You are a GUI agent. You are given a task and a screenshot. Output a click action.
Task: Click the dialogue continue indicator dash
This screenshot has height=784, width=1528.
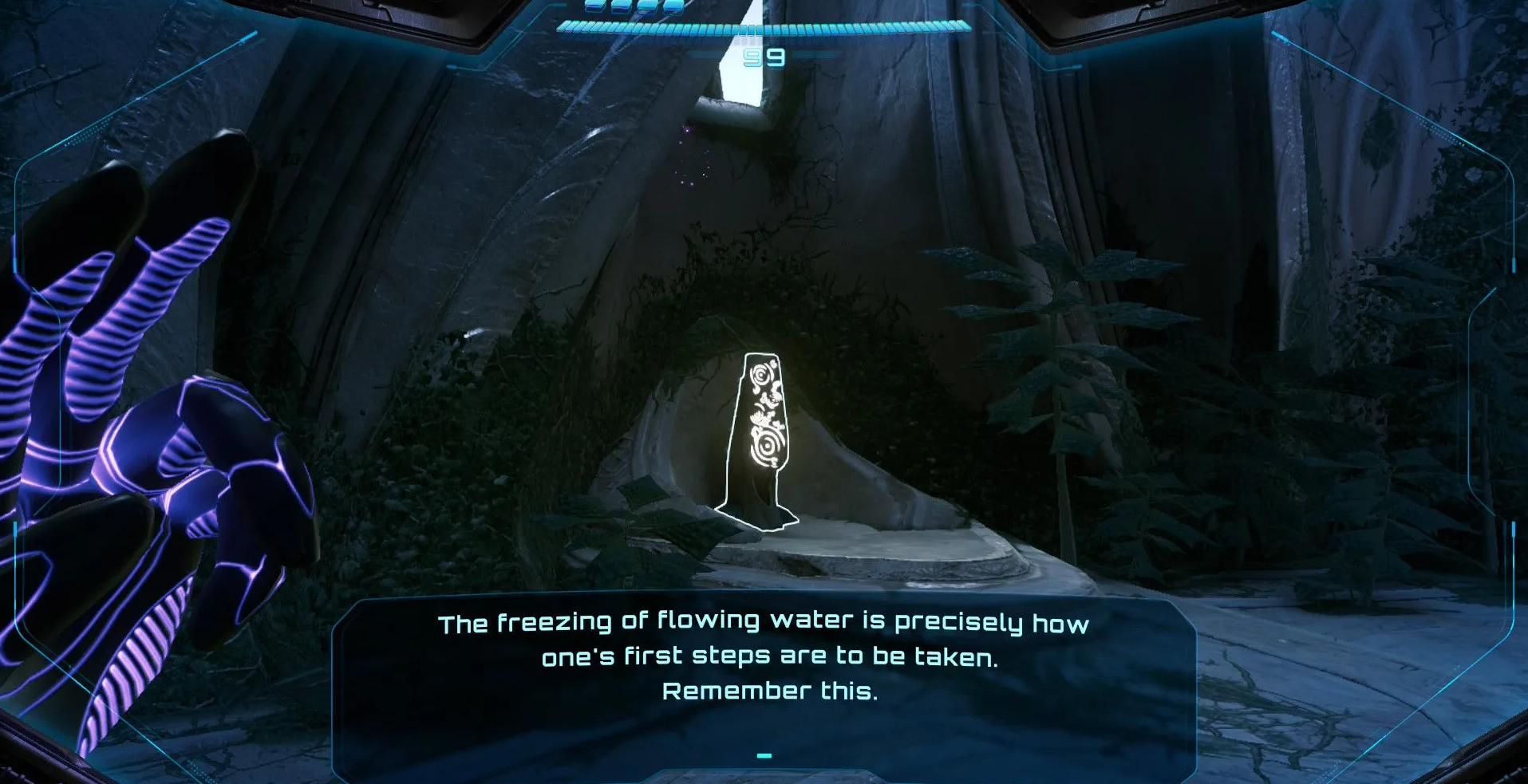[764, 755]
